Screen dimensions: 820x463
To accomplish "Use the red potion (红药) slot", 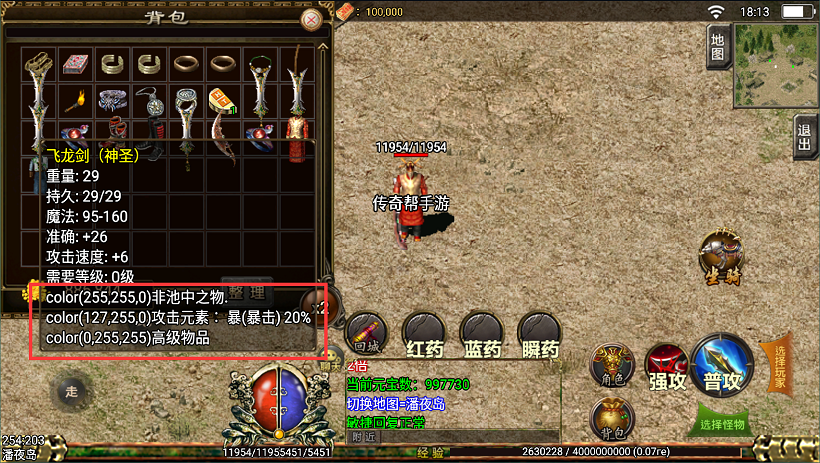I will coord(423,334).
